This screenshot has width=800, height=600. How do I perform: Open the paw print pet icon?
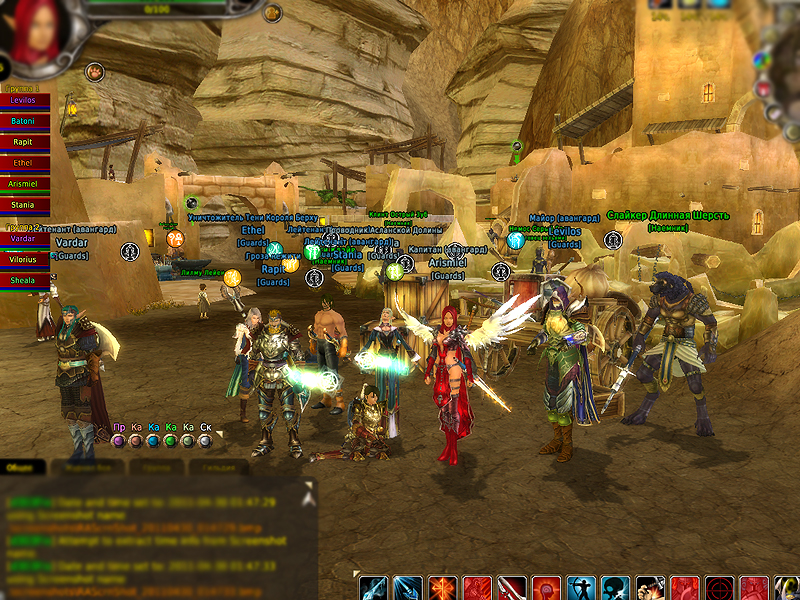(x=94, y=71)
